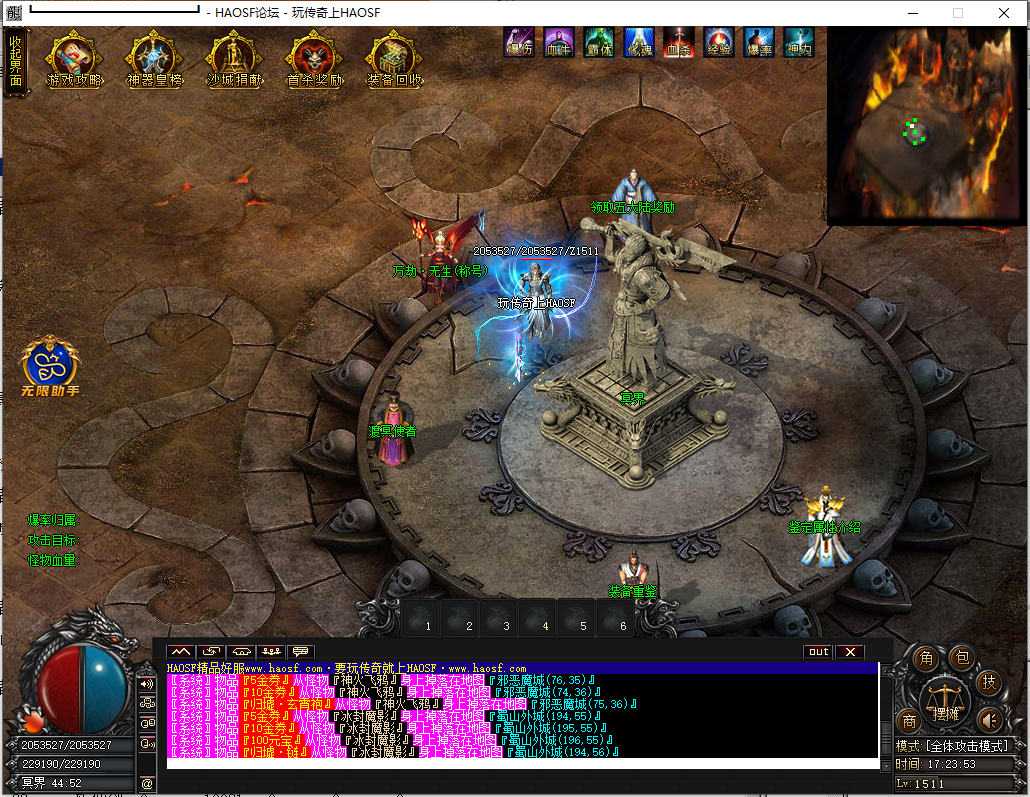Viewport: 1030px width, 797px height.
Task: Maximize the game window
Action: tap(957, 13)
